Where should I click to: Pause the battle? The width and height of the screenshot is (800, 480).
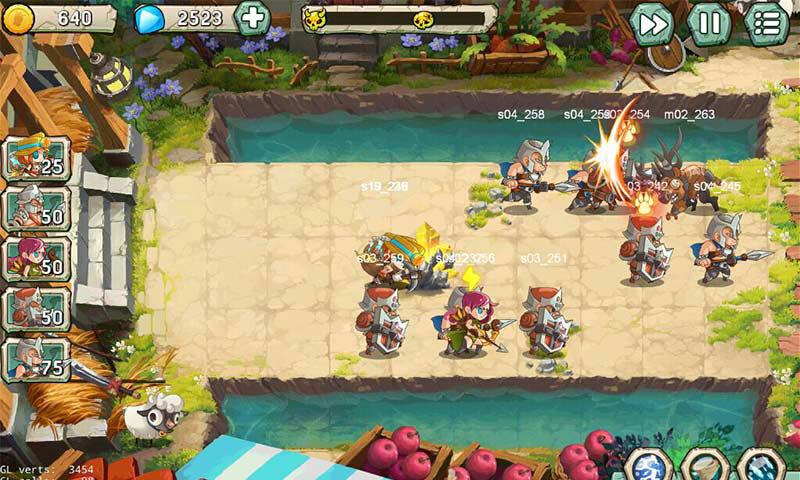click(x=709, y=24)
